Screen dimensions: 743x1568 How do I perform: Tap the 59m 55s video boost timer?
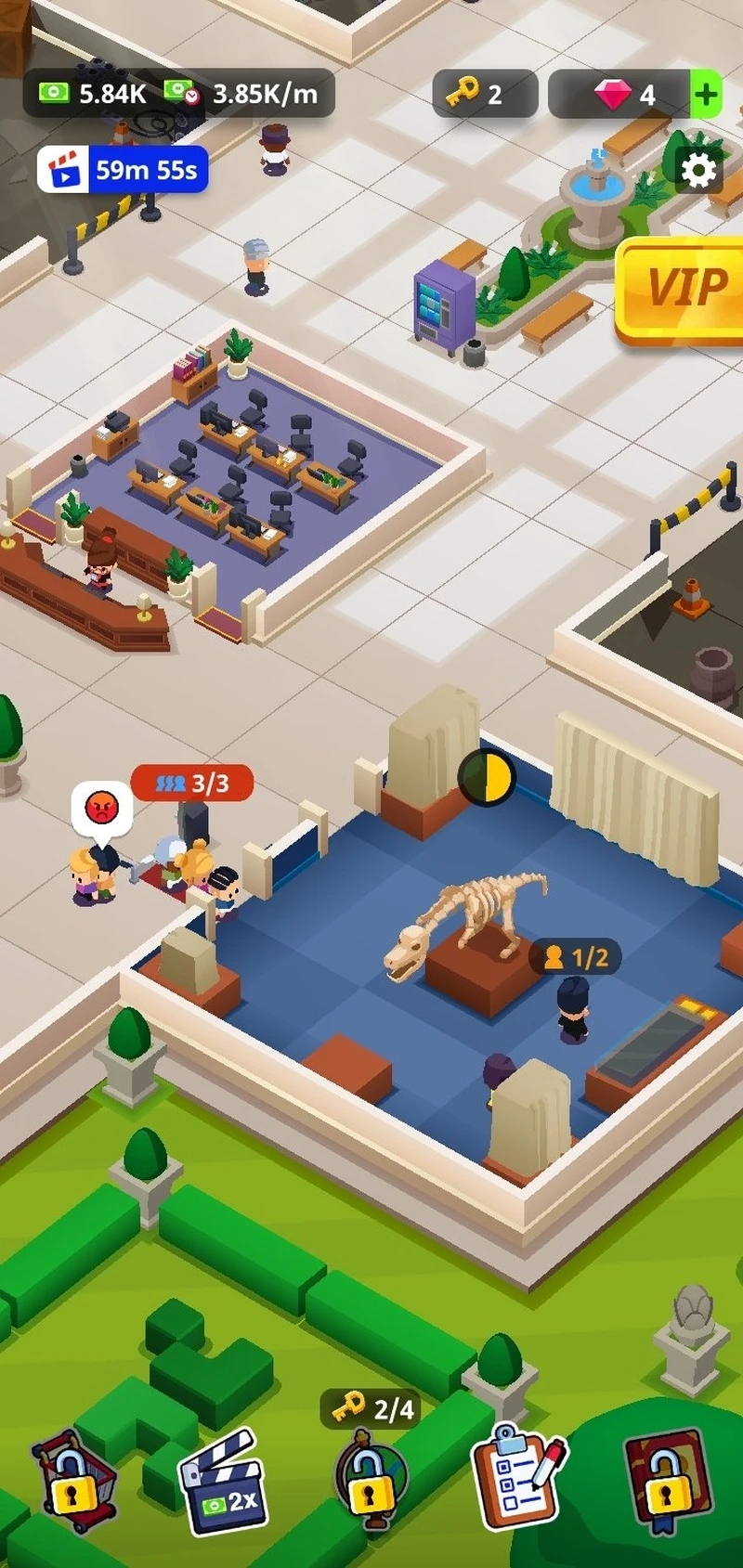pyautogui.click(x=123, y=170)
